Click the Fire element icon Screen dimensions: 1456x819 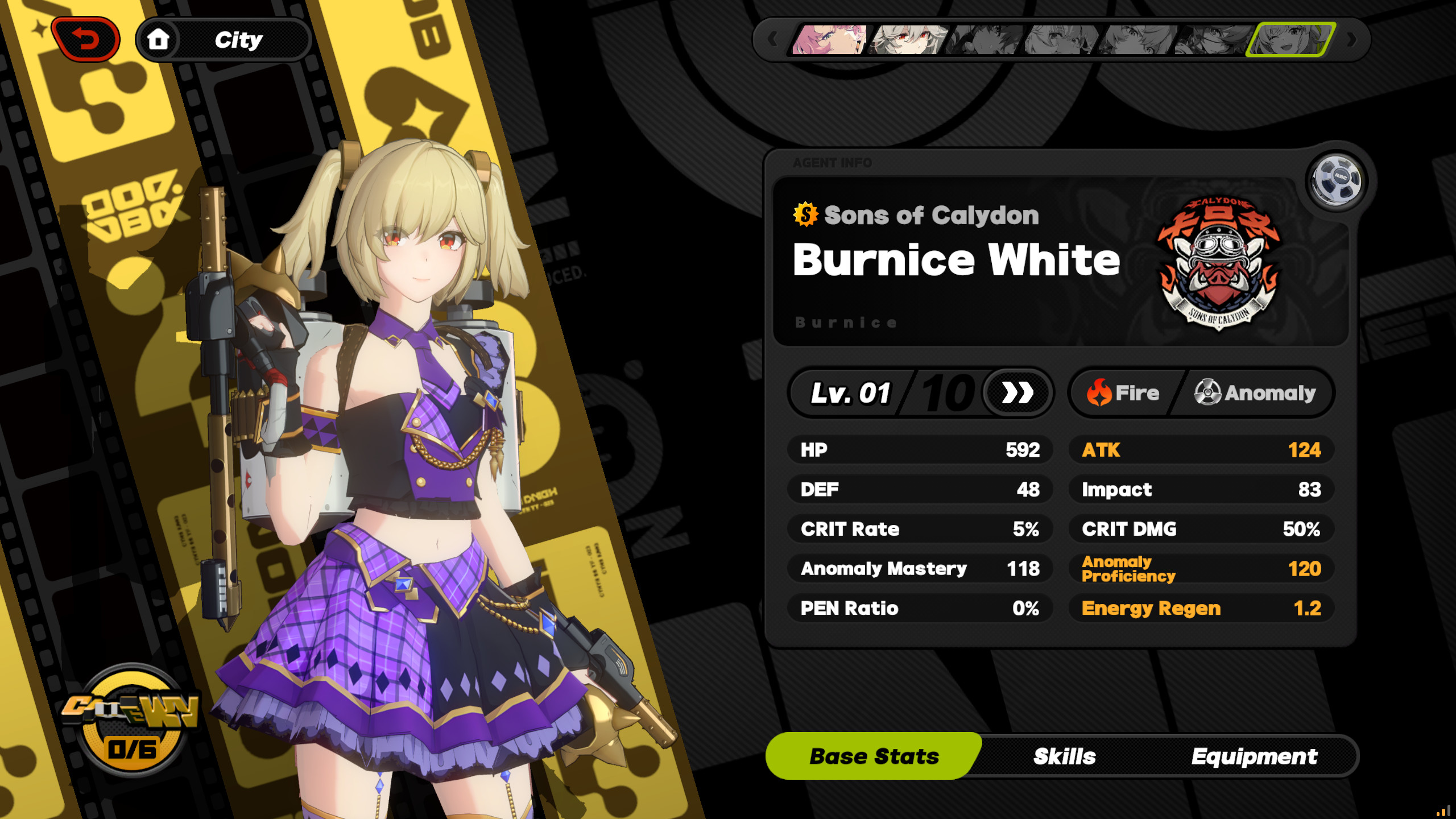click(x=1100, y=392)
